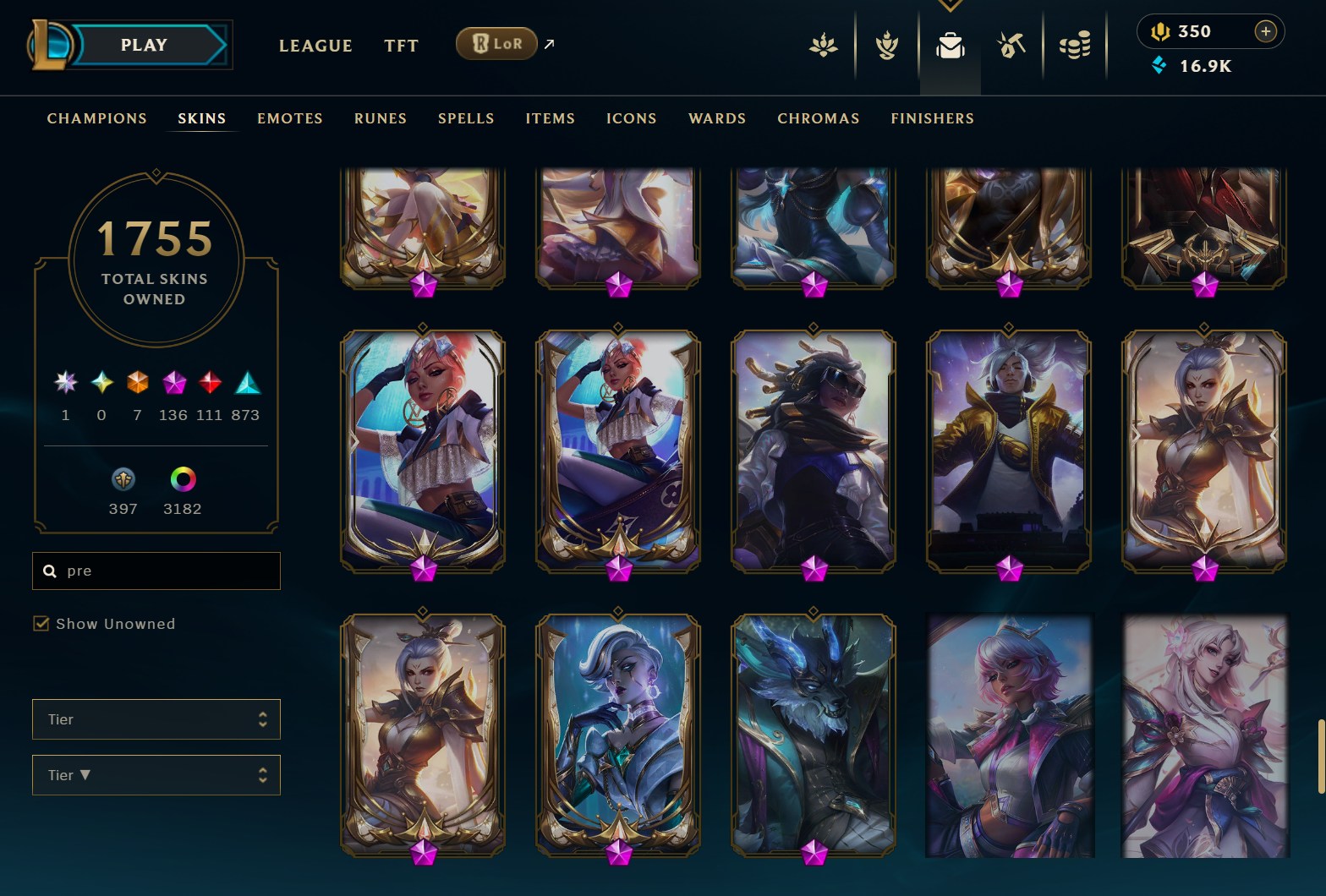Open the Champions collection tab
Image resolution: width=1326 pixels, height=896 pixels.
(97, 118)
